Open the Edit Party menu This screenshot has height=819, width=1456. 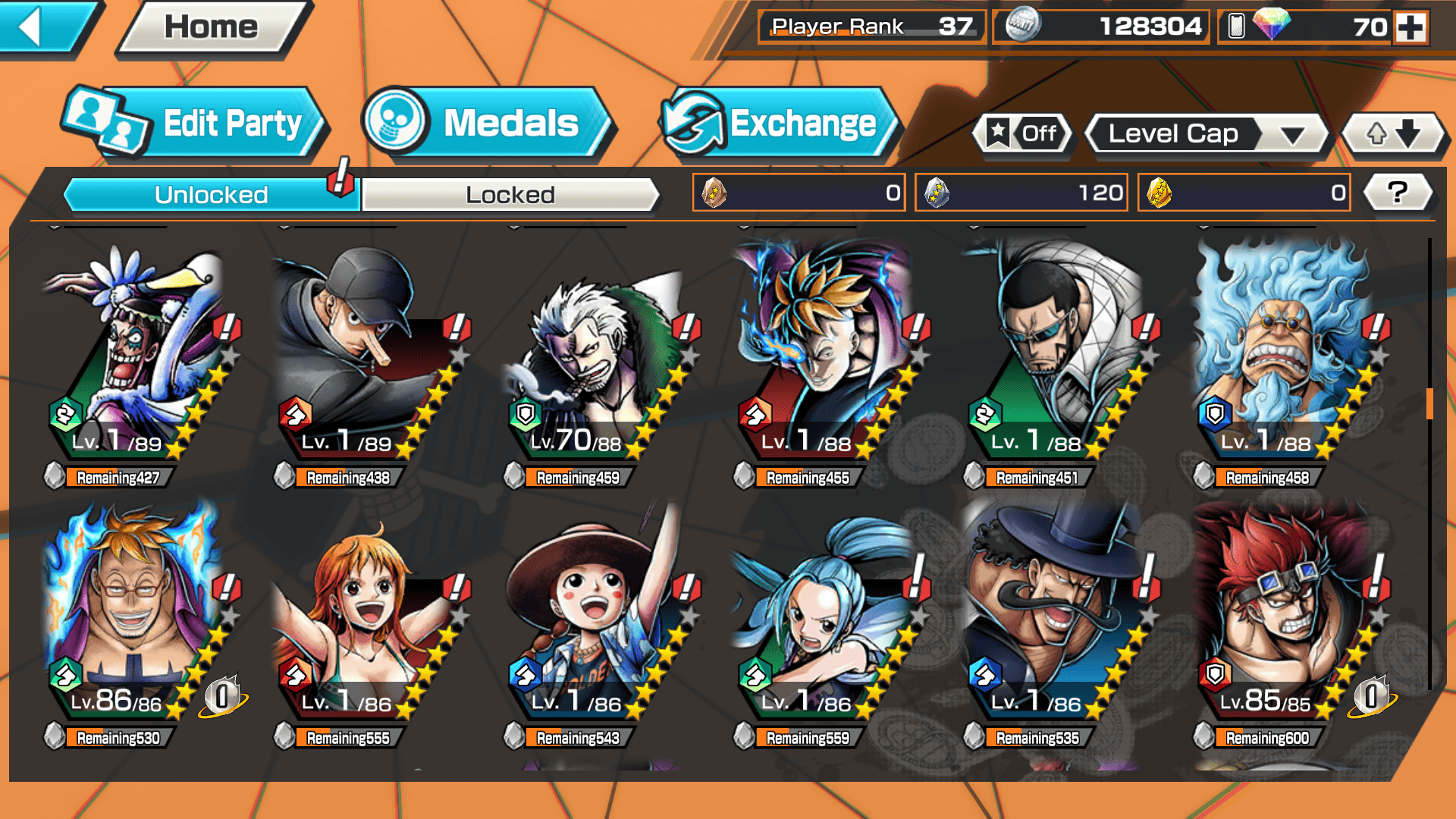[197, 124]
